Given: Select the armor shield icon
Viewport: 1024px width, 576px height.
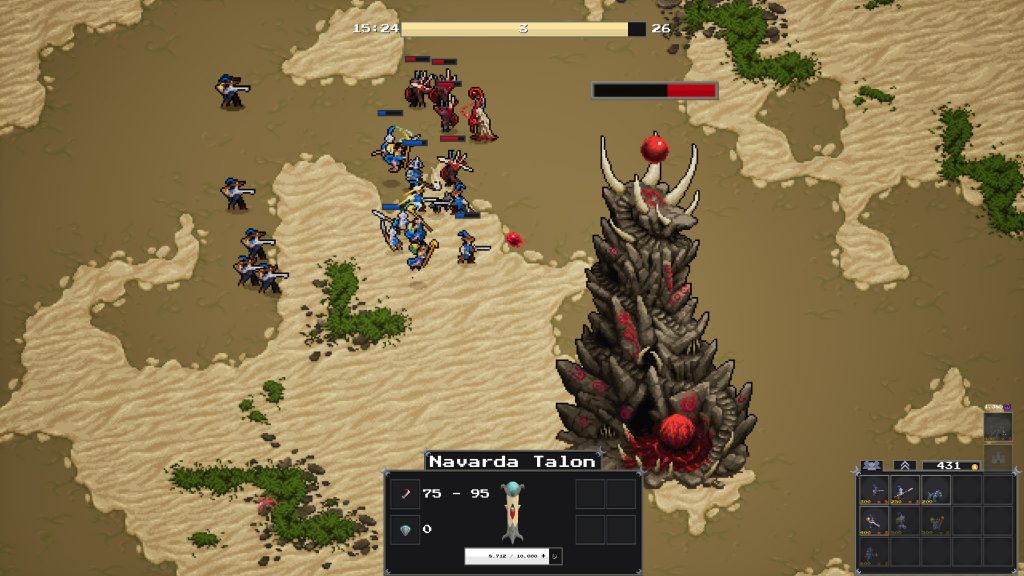Looking at the screenshot, I should point(406,529).
